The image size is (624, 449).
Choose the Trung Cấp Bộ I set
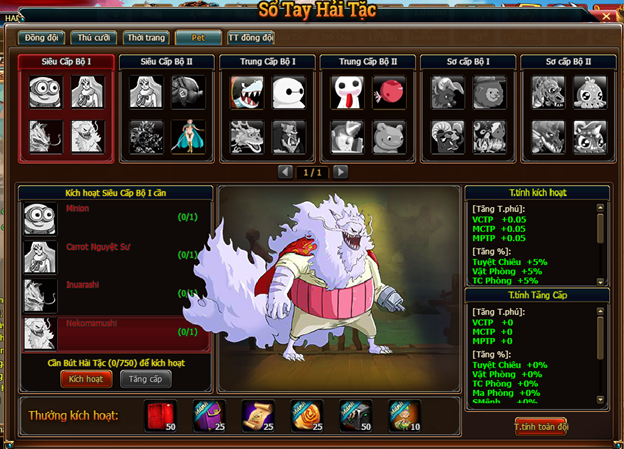pyautogui.click(x=266, y=62)
